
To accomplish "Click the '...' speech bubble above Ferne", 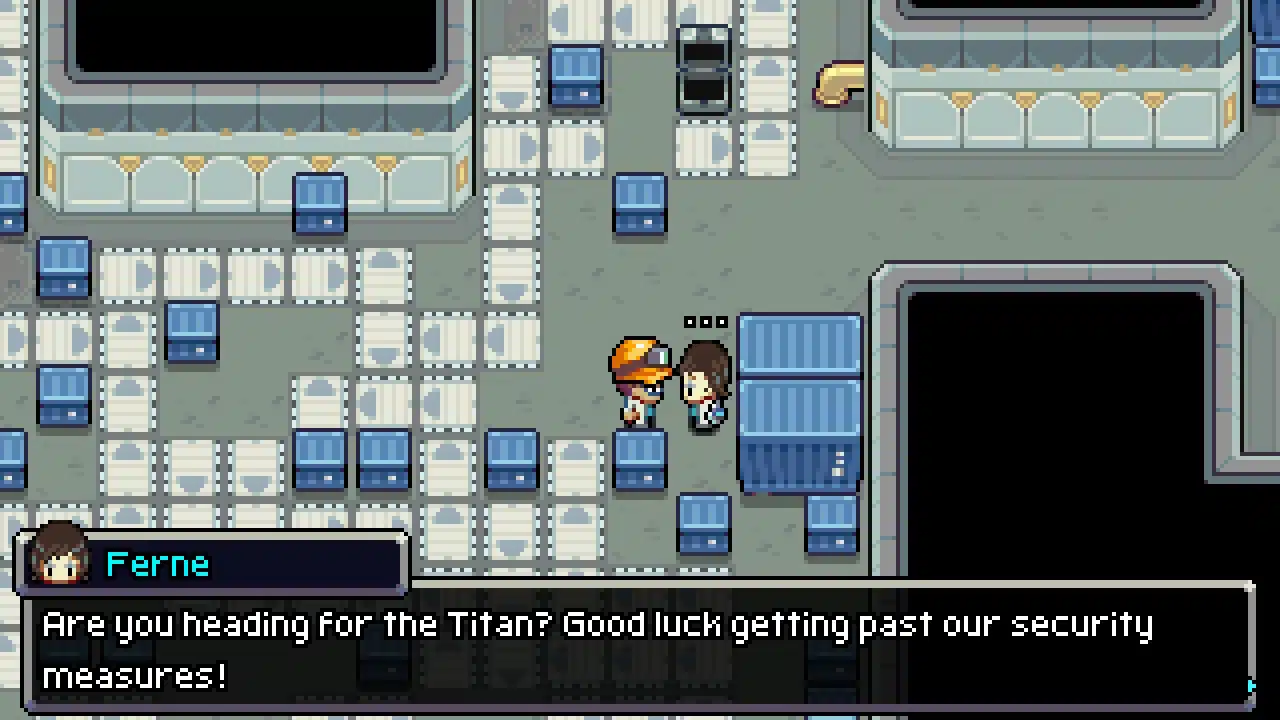I will (706, 321).
